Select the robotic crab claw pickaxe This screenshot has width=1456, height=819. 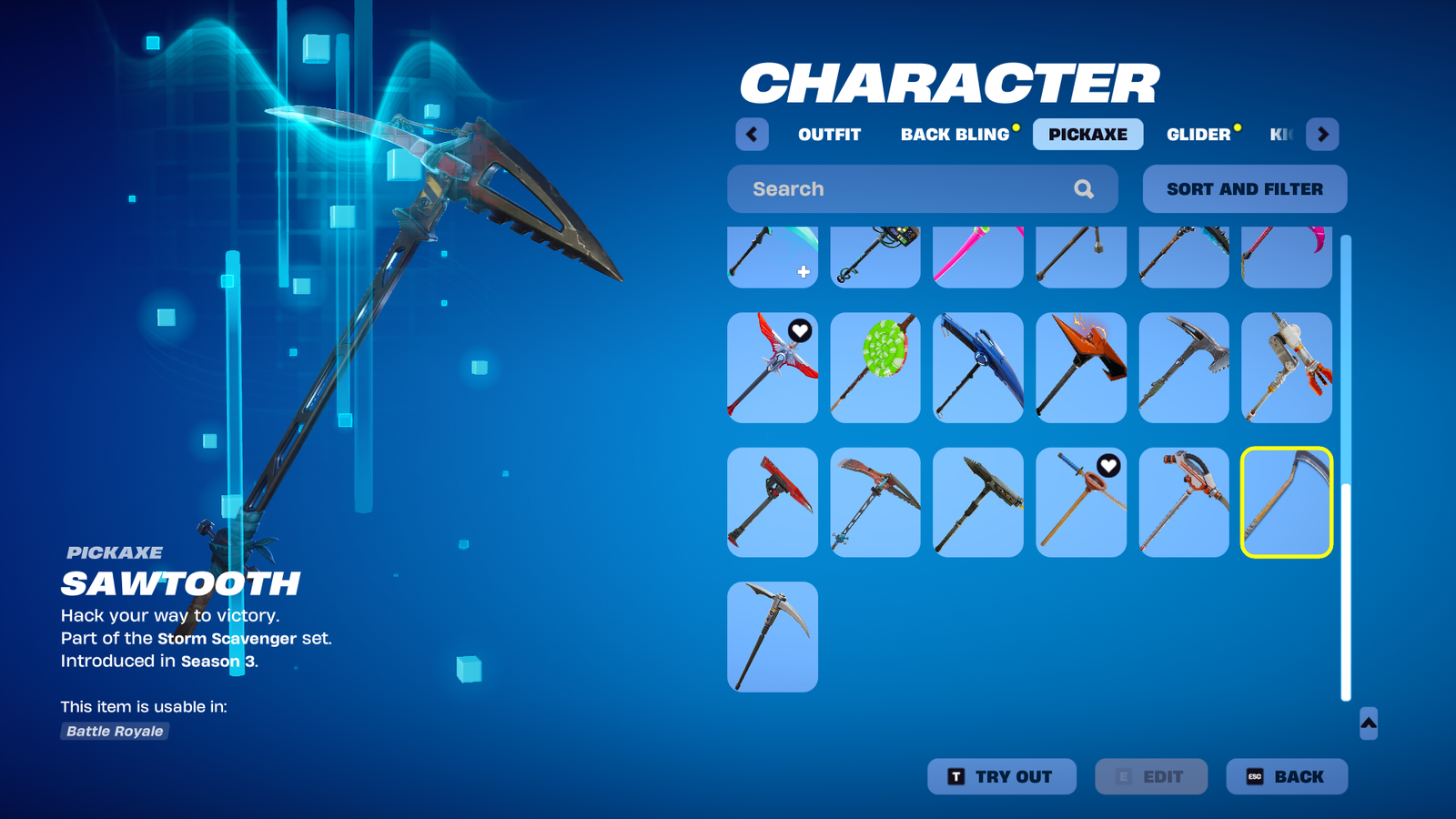1287,368
